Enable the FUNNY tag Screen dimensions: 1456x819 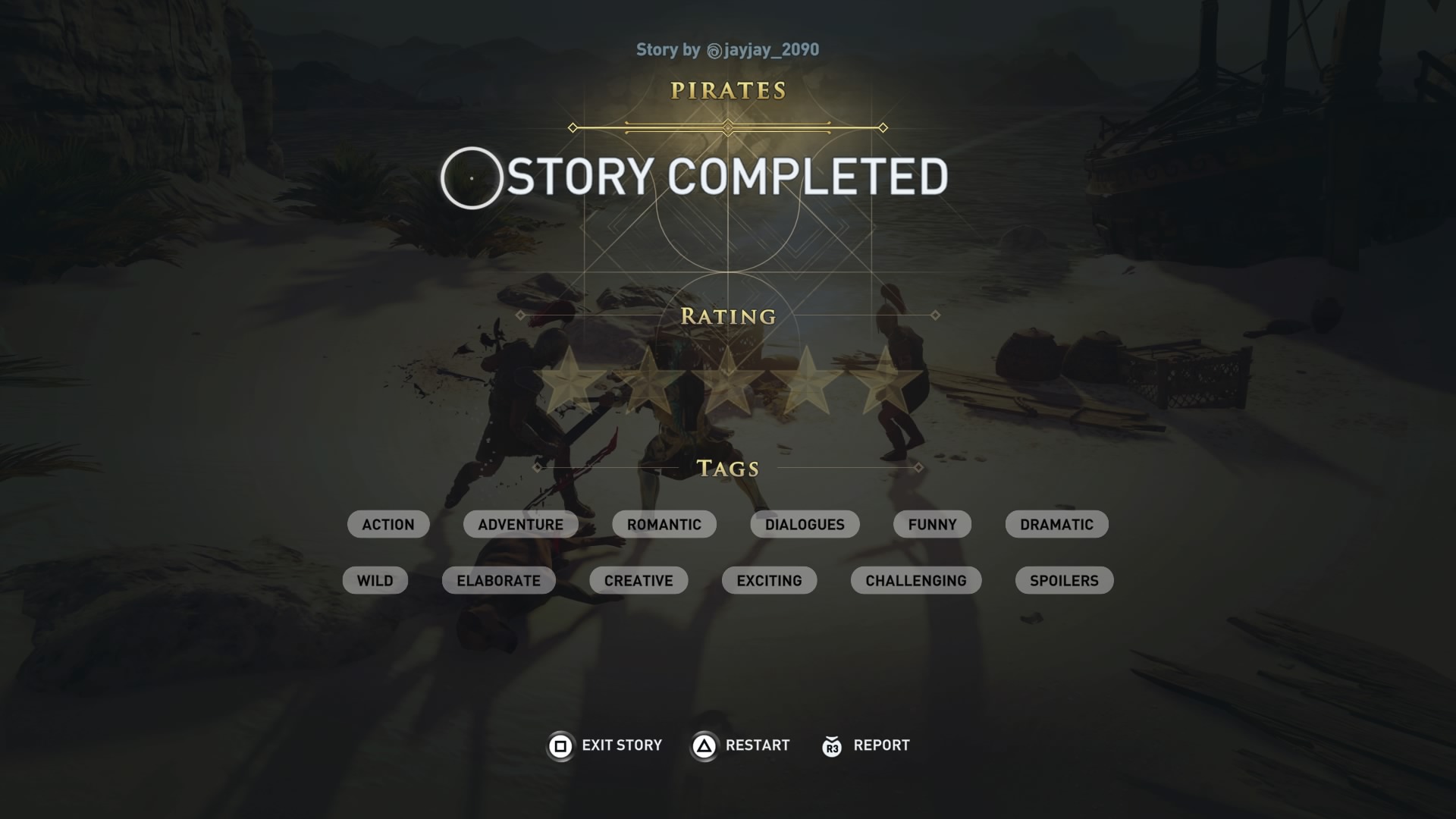pos(932,524)
